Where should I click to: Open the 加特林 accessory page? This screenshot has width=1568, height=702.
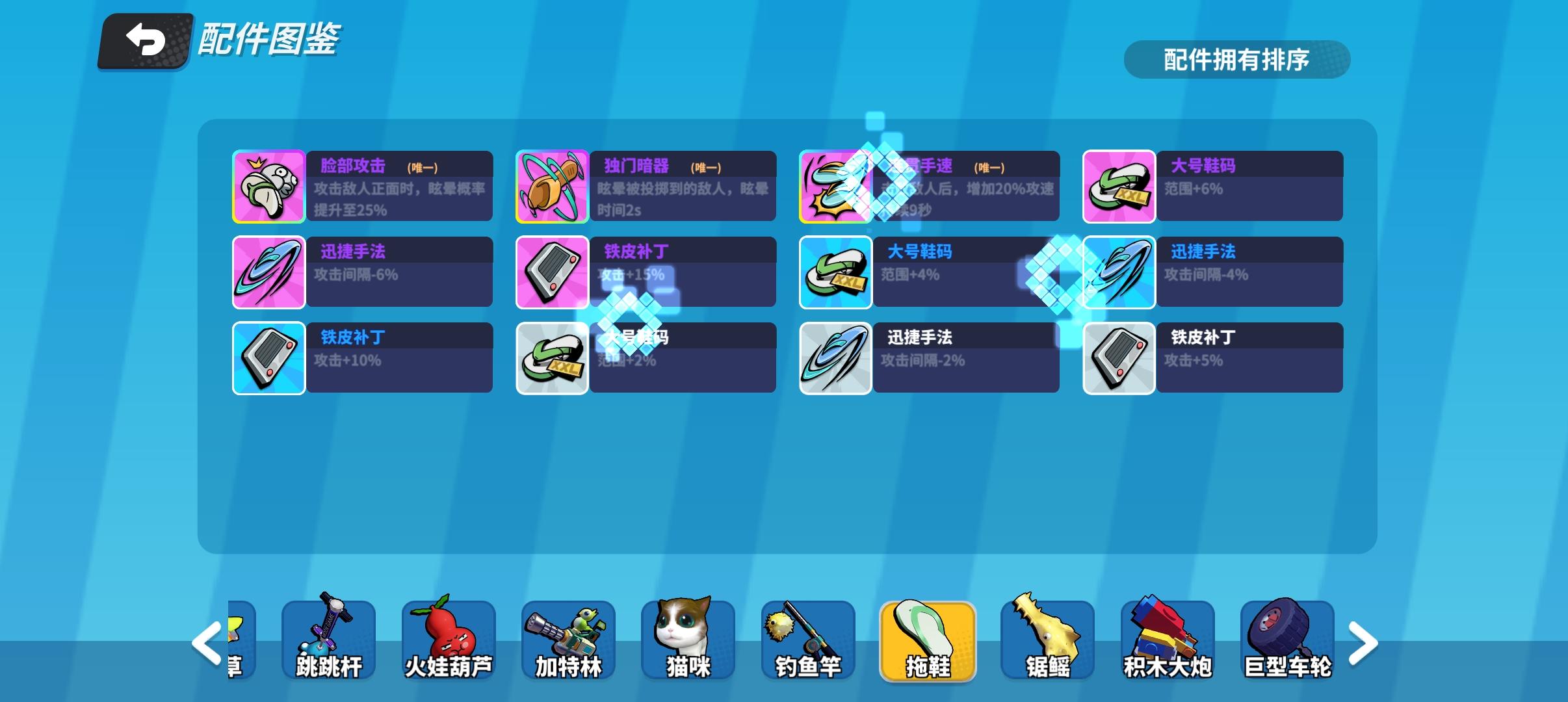[x=568, y=640]
